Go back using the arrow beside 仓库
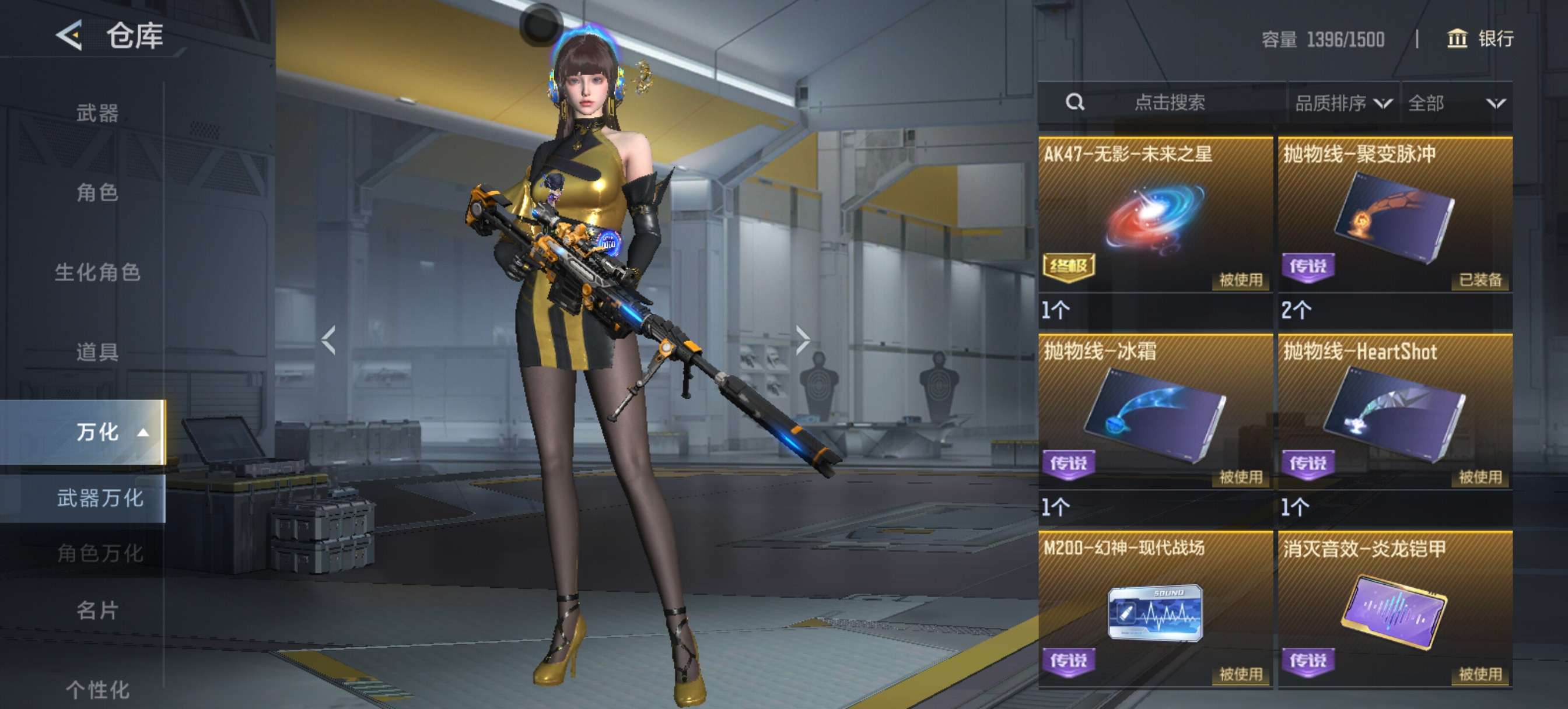 point(69,36)
